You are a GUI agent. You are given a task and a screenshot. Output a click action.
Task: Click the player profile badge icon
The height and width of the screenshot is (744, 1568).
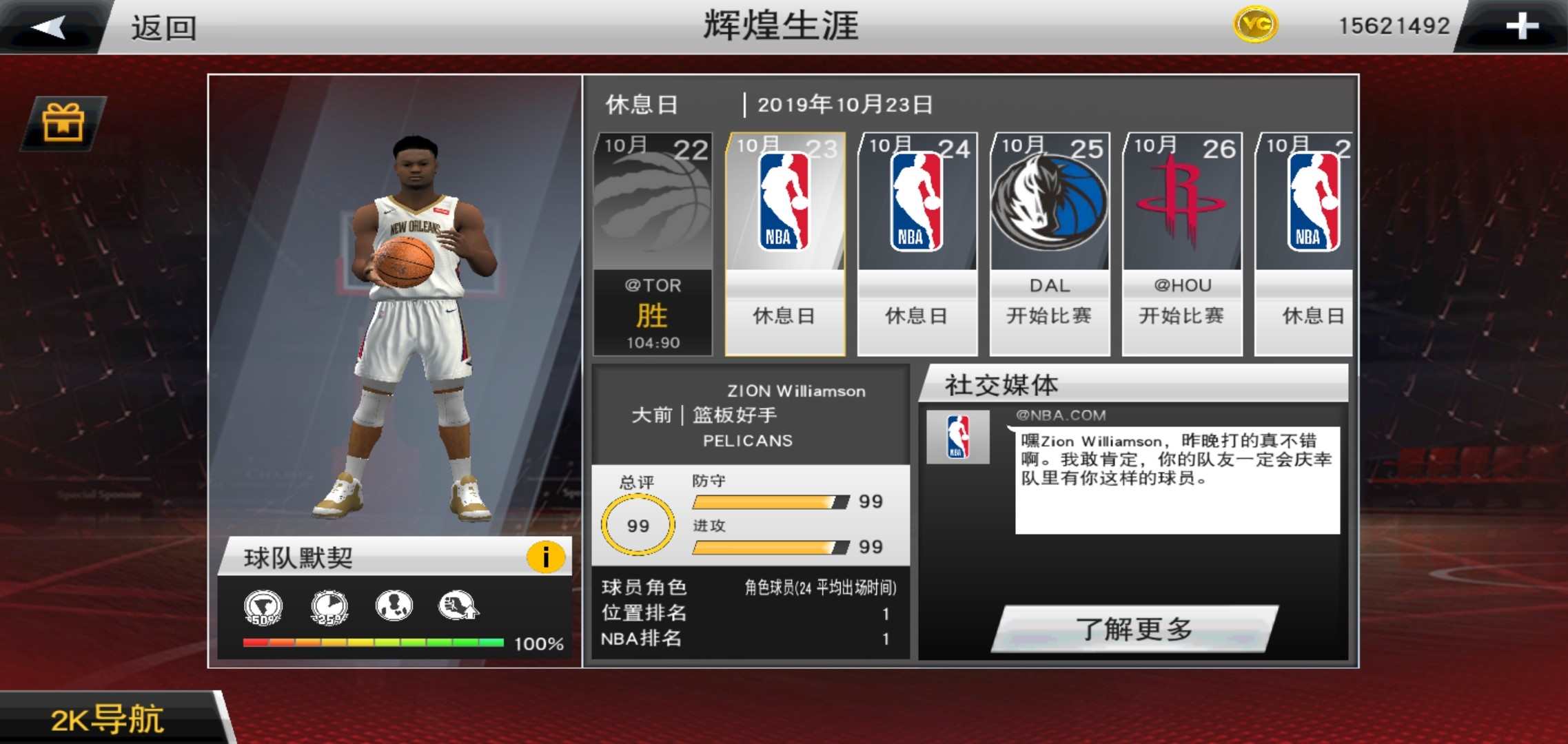coord(394,606)
